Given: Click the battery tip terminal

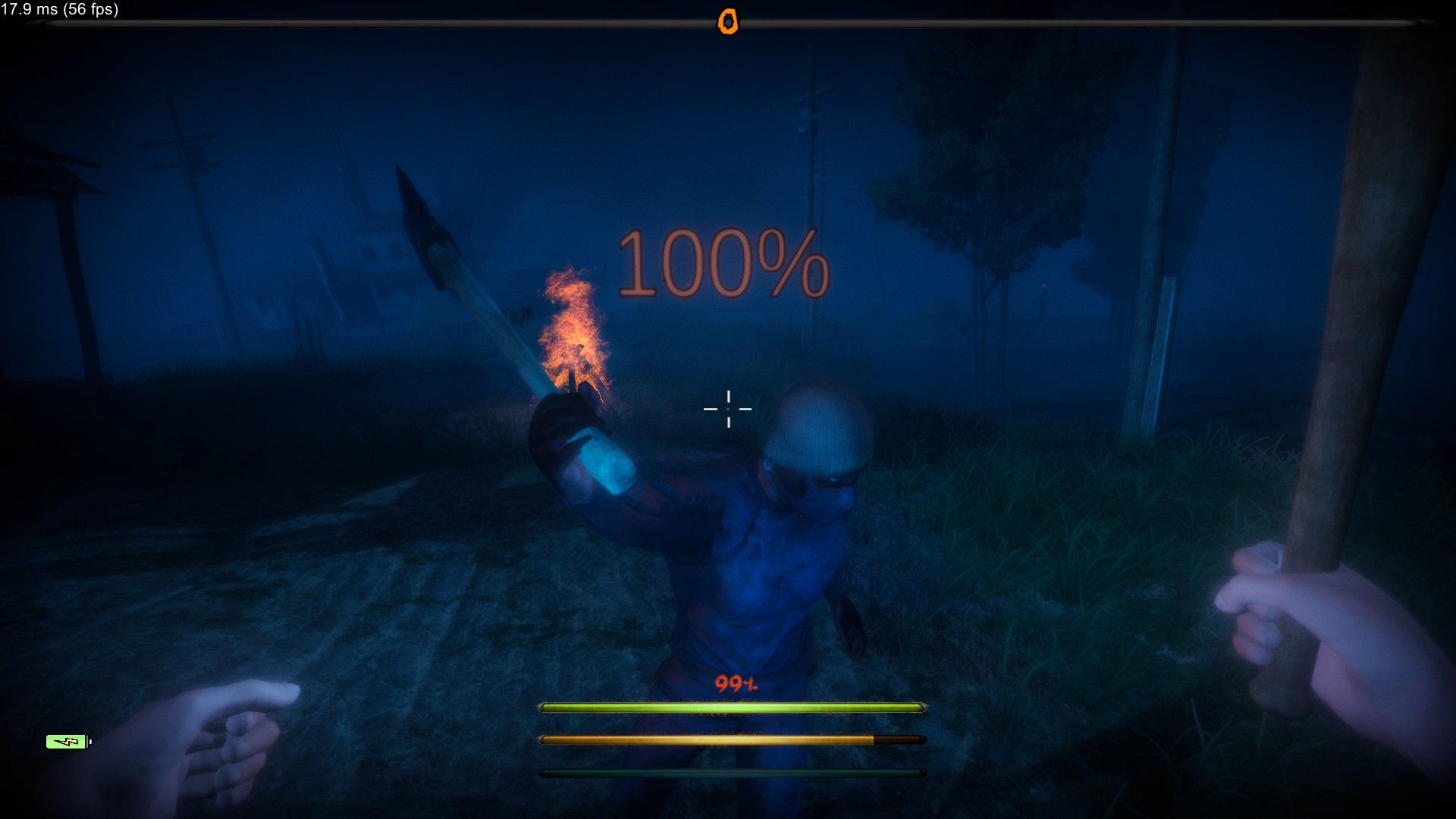Looking at the screenshot, I should pyautogui.click(x=89, y=741).
